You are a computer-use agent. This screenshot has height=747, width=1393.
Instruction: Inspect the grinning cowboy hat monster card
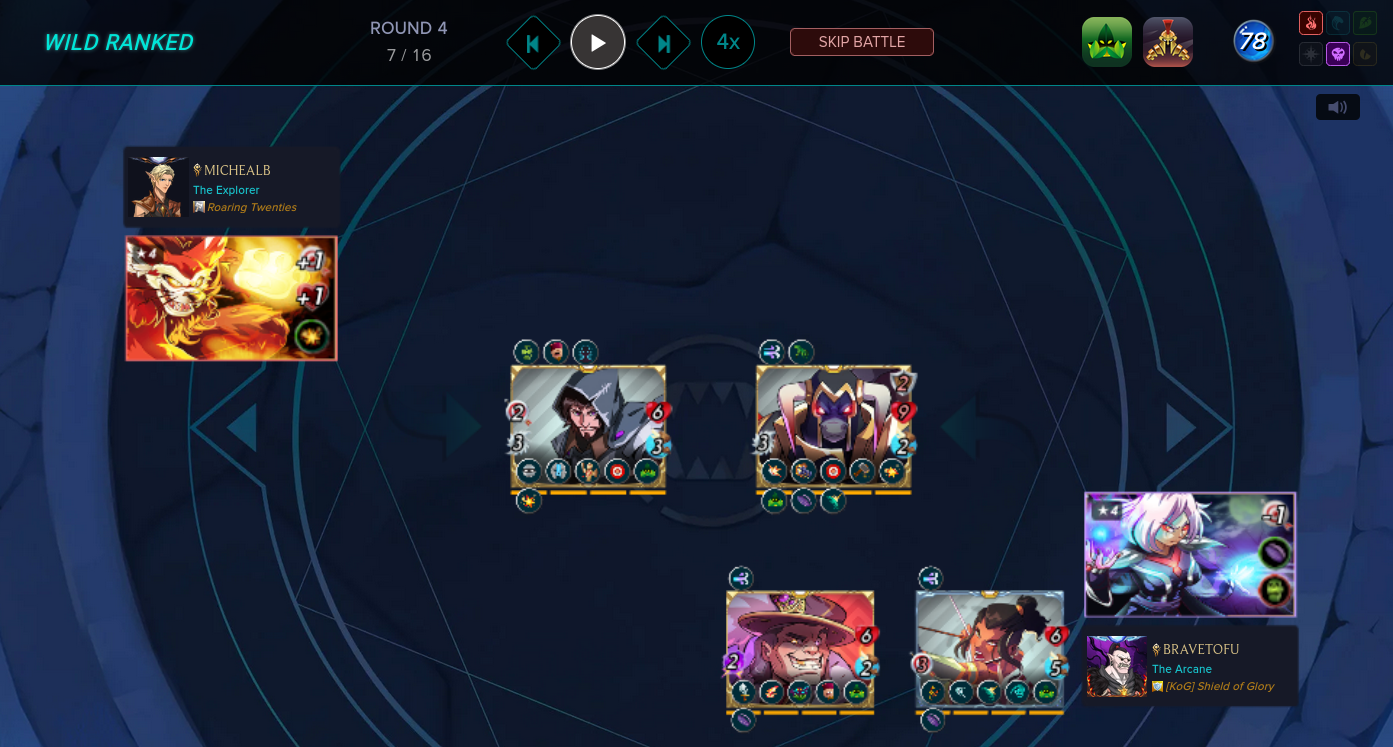pyautogui.click(x=800, y=650)
